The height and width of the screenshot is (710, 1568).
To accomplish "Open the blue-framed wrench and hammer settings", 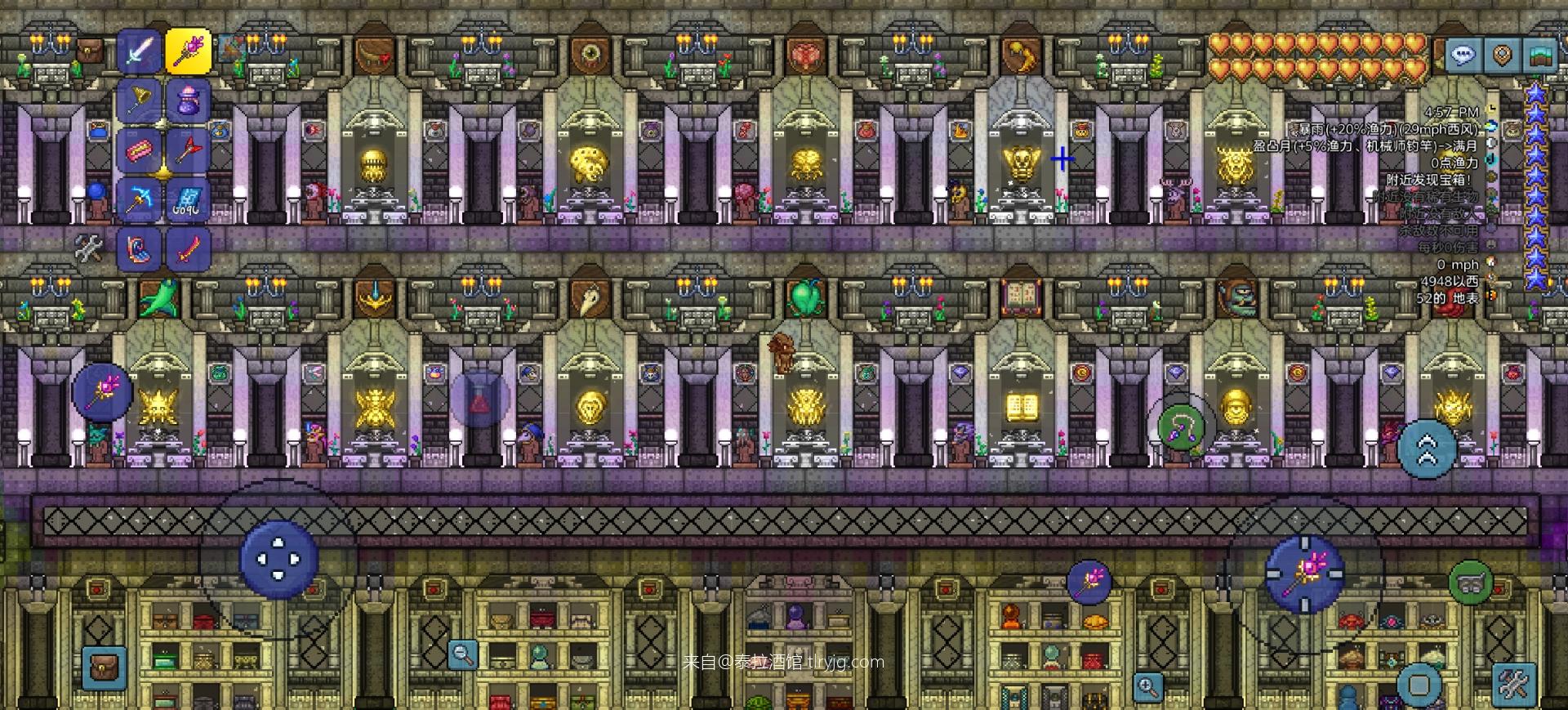I will 1514,685.
